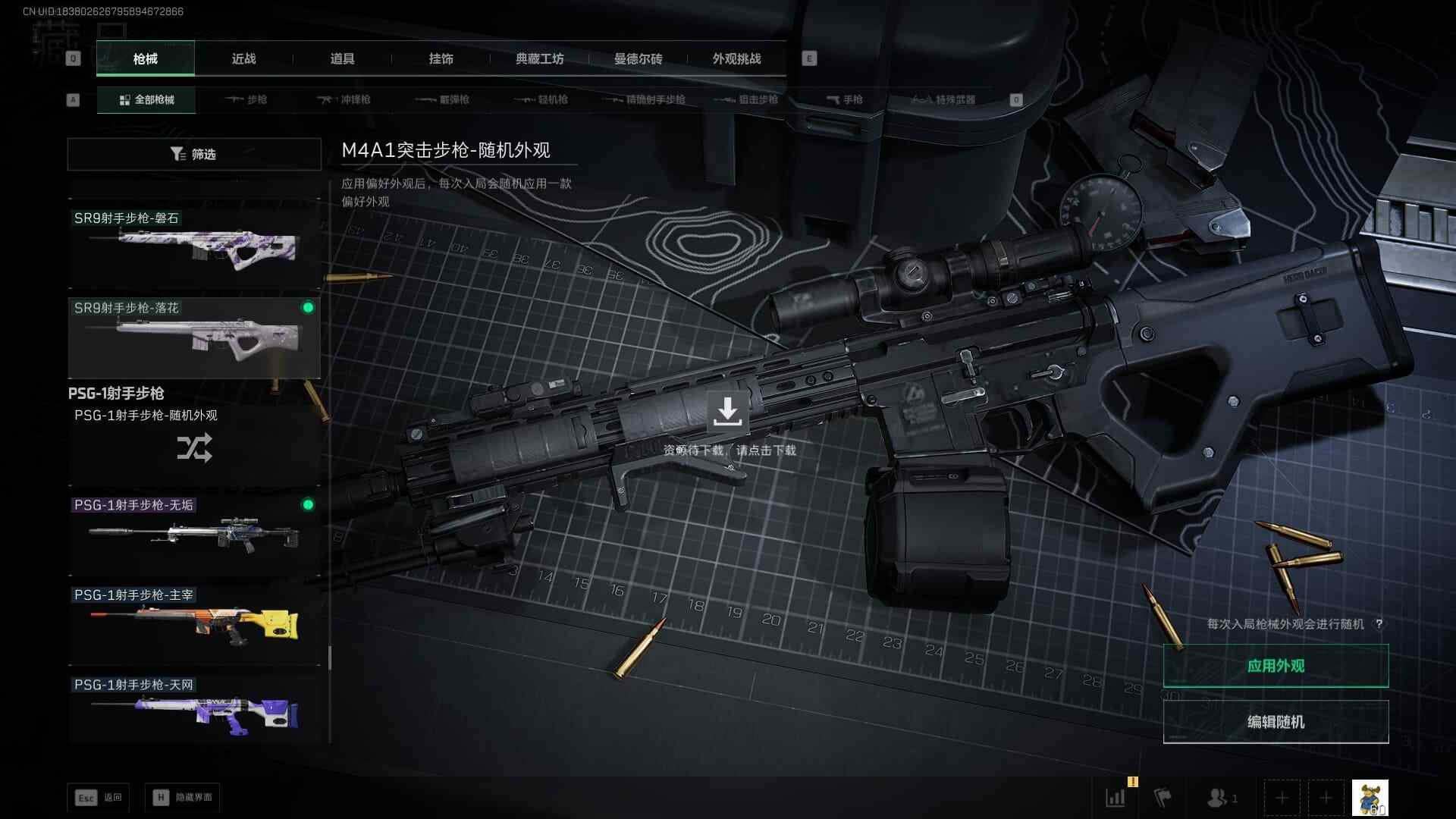Click the question mark help icon

[1379, 624]
